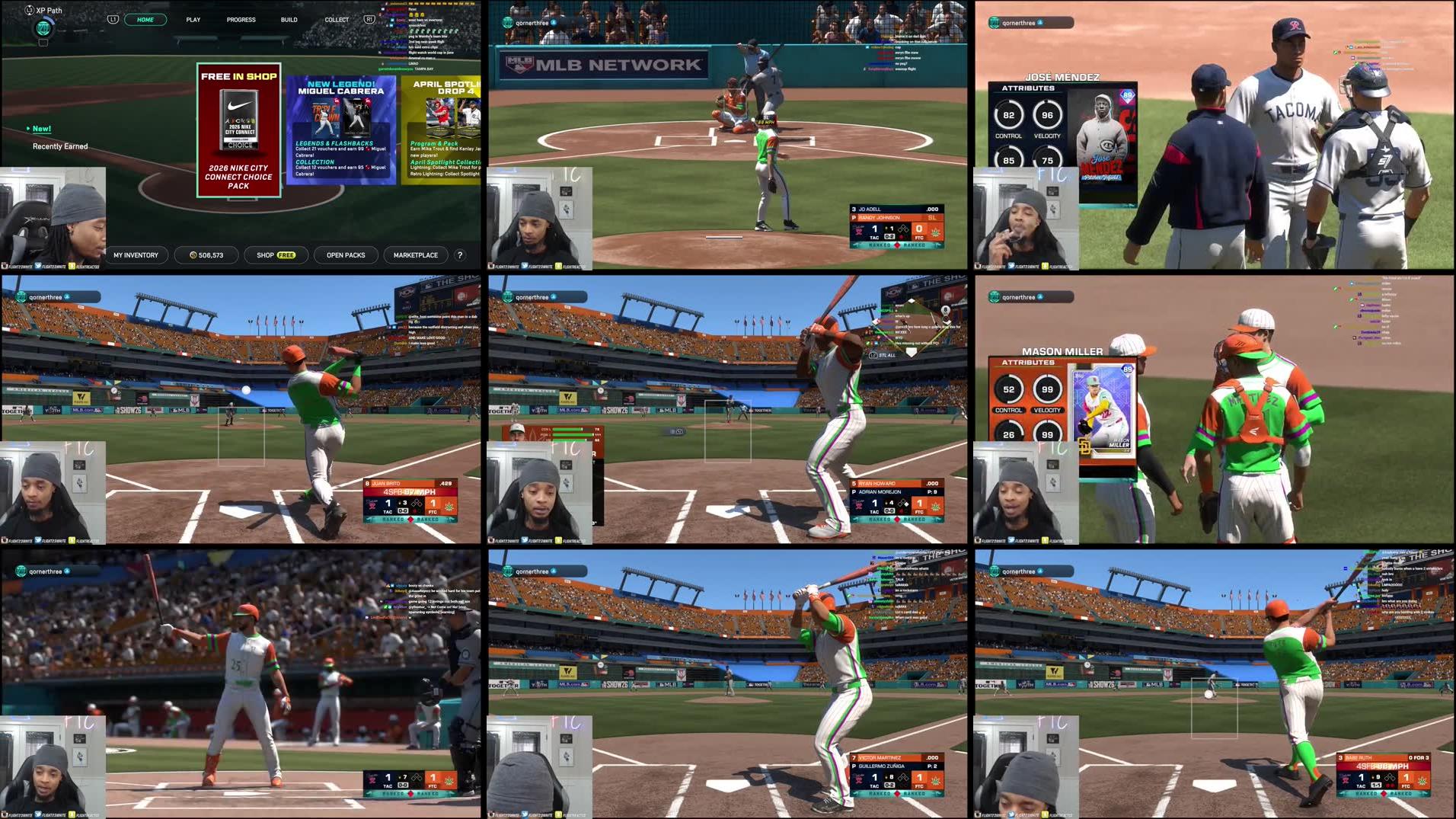Click the L1 shoulder button icon
Viewport: 1456px width, 819px height.
pyautogui.click(x=114, y=19)
